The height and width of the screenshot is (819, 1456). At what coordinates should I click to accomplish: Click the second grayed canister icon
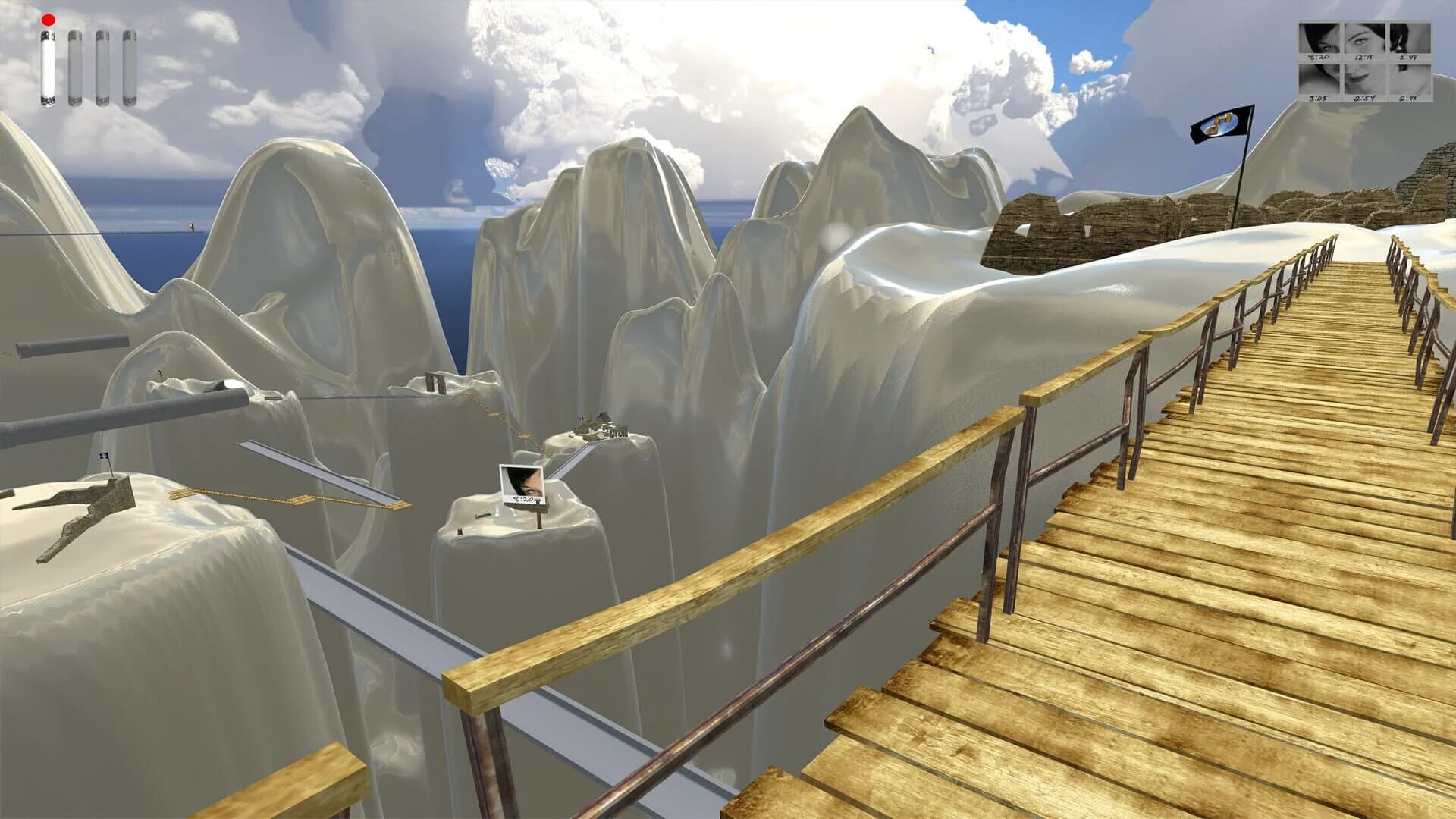(x=74, y=68)
